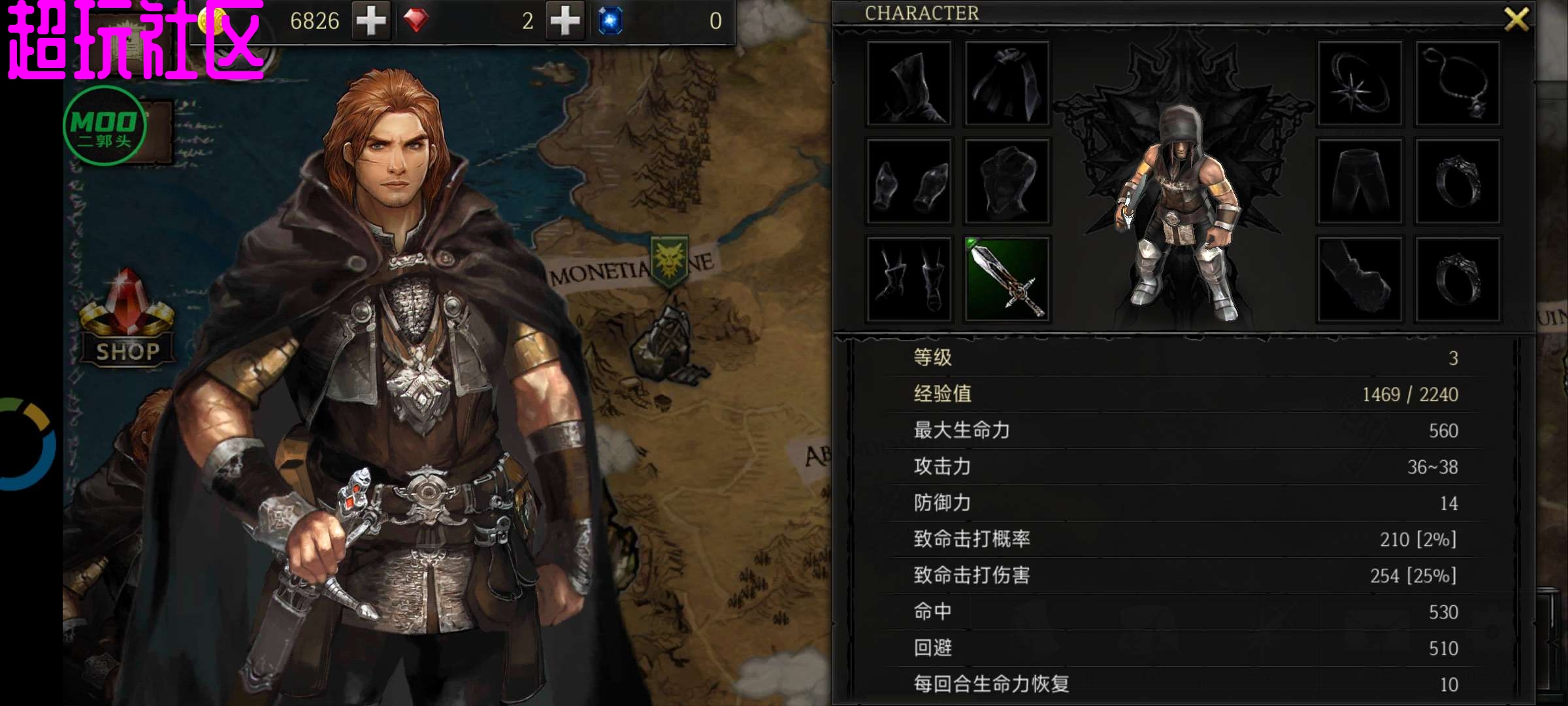This screenshot has width=1568, height=706.
Task: Choose the empty cape equipment slot
Action: (x=1007, y=84)
